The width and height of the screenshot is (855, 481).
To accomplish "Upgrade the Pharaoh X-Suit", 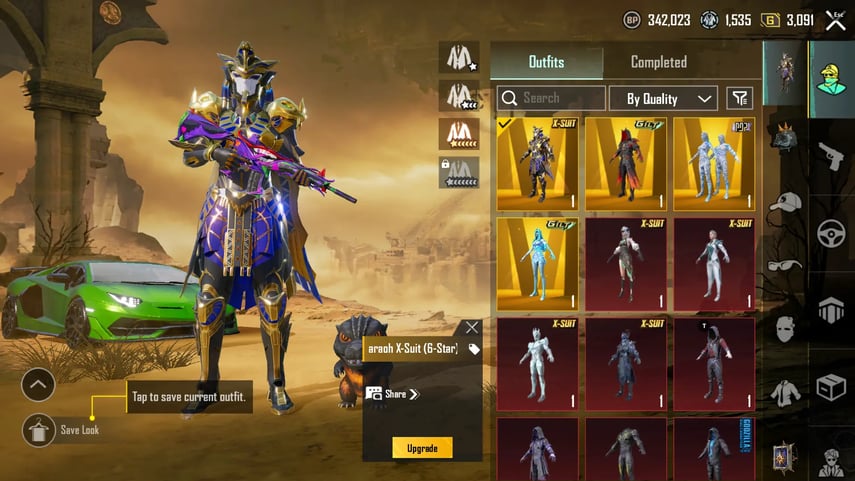I will 422,448.
